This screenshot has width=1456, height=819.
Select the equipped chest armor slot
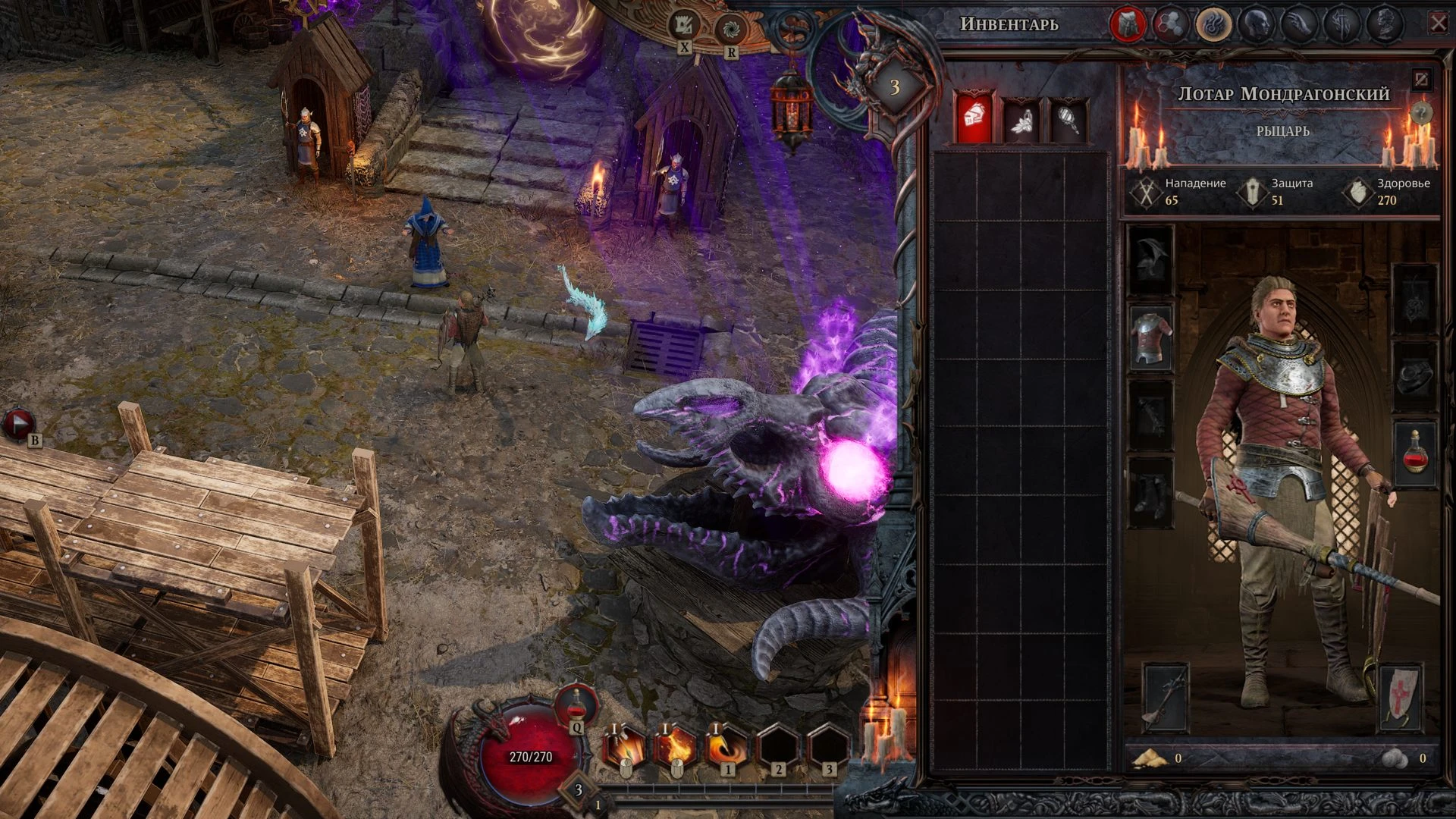[x=1150, y=338]
